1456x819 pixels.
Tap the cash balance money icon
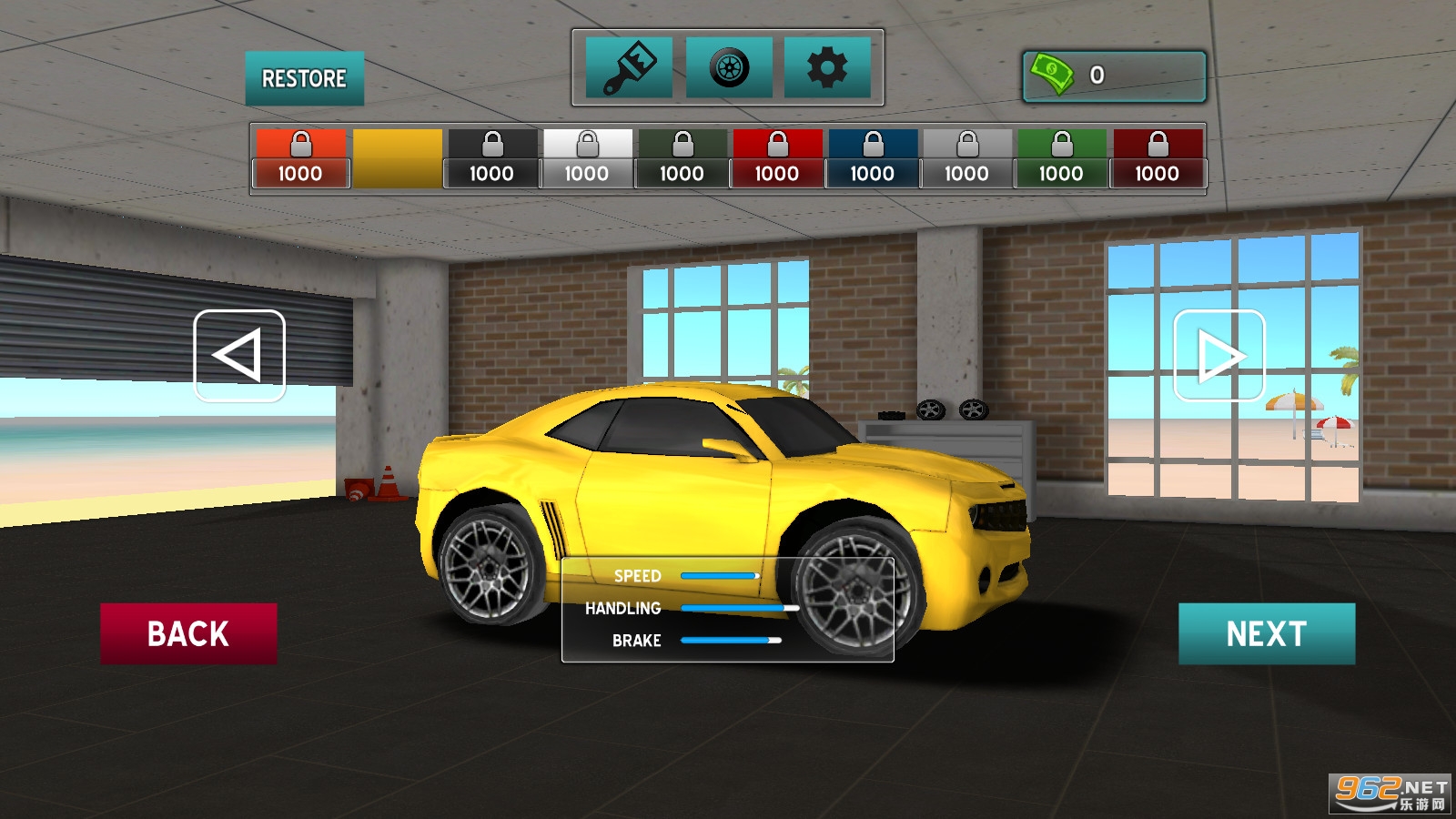(1053, 75)
